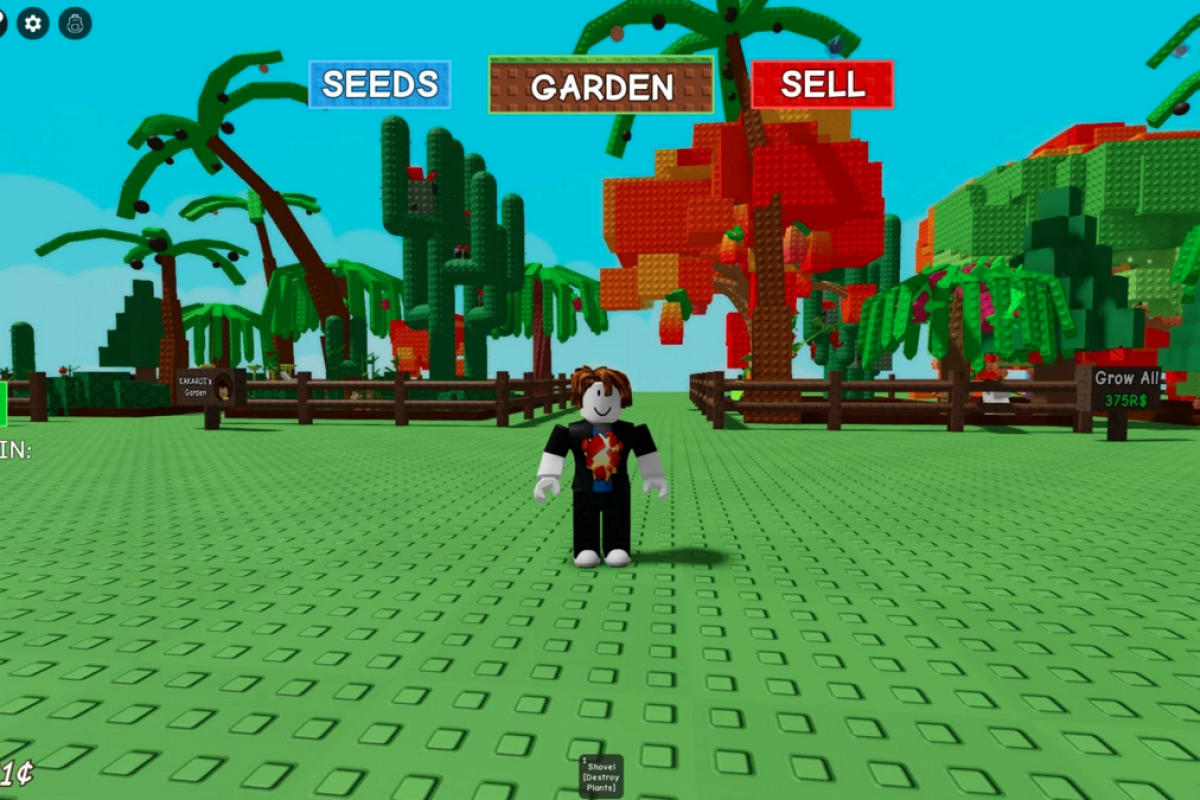Image resolution: width=1200 pixels, height=800 pixels.
Task: Teleport with the GARDEN button
Action: pos(601,85)
